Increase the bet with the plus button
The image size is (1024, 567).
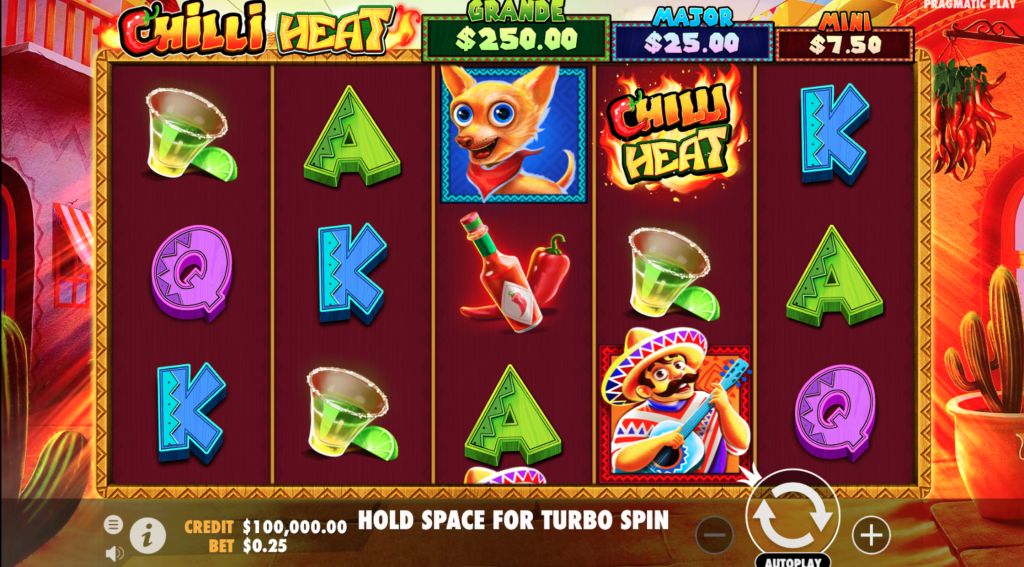coord(871,535)
